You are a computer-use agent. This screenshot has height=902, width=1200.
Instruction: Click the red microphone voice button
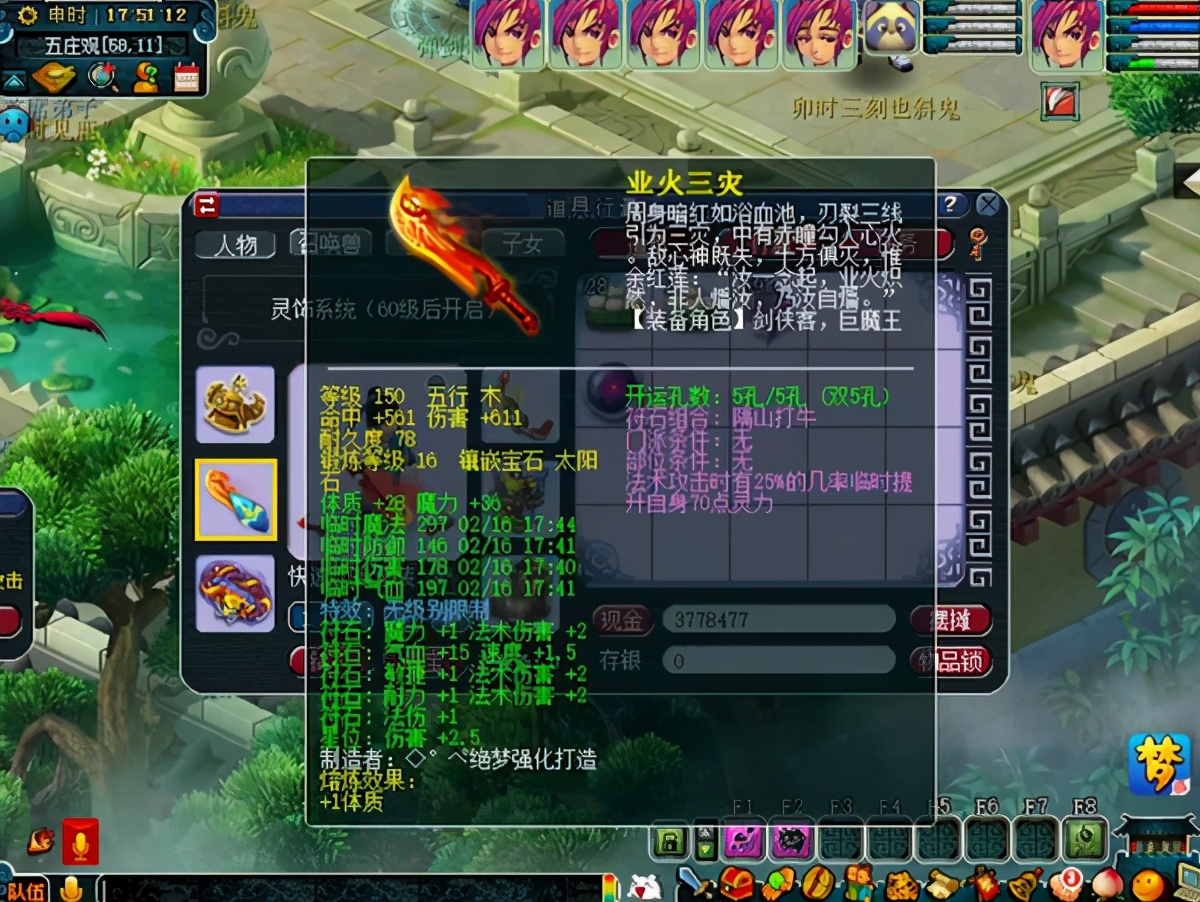point(80,841)
